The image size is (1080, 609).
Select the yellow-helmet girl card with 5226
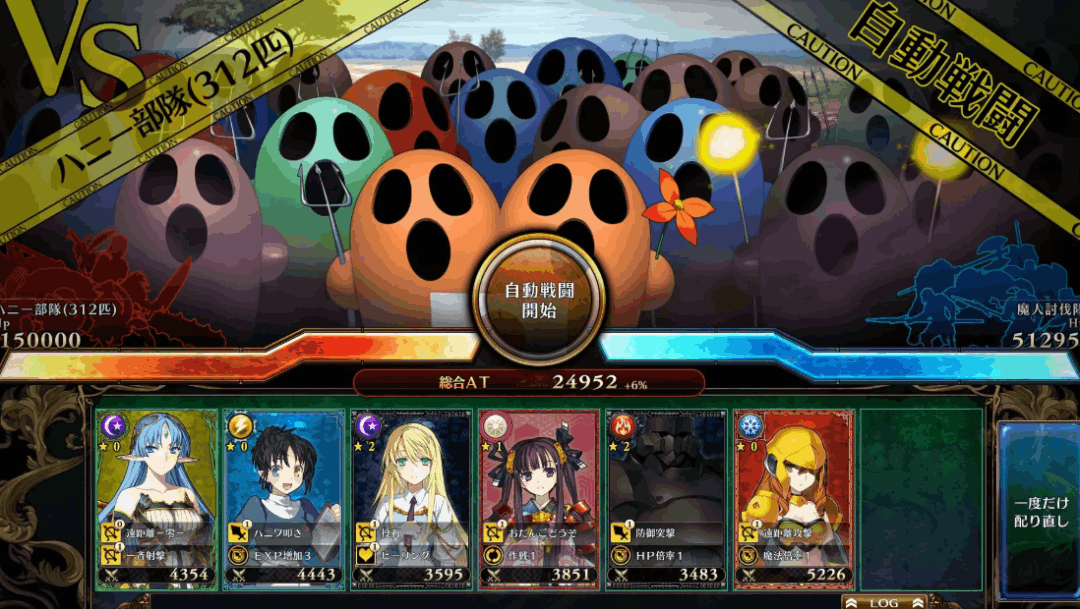[x=794, y=497]
